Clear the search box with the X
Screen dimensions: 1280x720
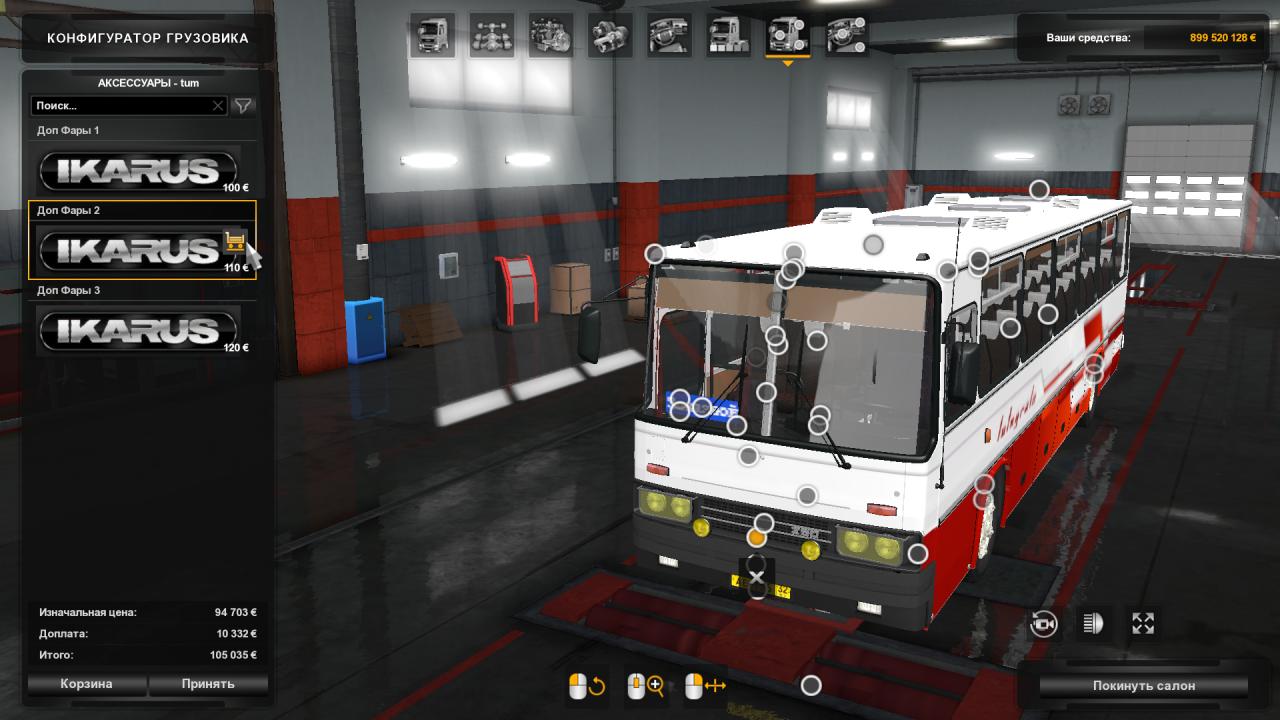218,105
